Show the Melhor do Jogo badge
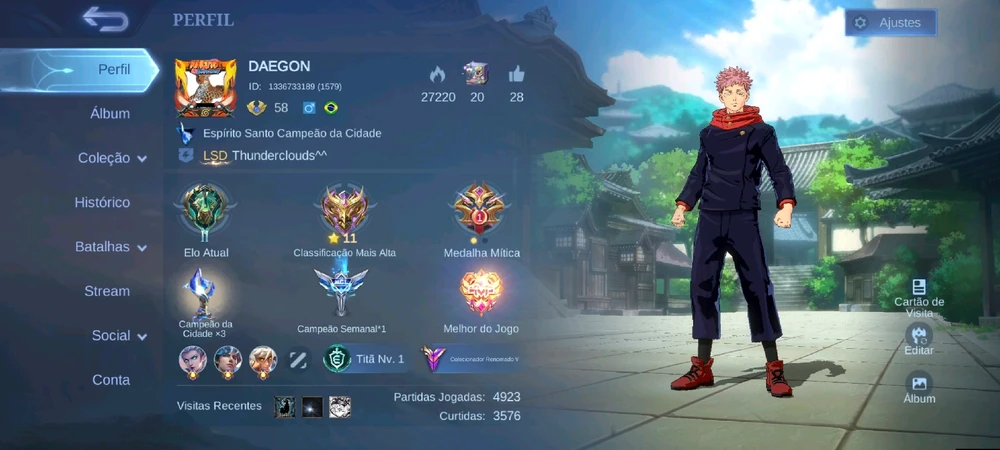 click(x=481, y=294)
